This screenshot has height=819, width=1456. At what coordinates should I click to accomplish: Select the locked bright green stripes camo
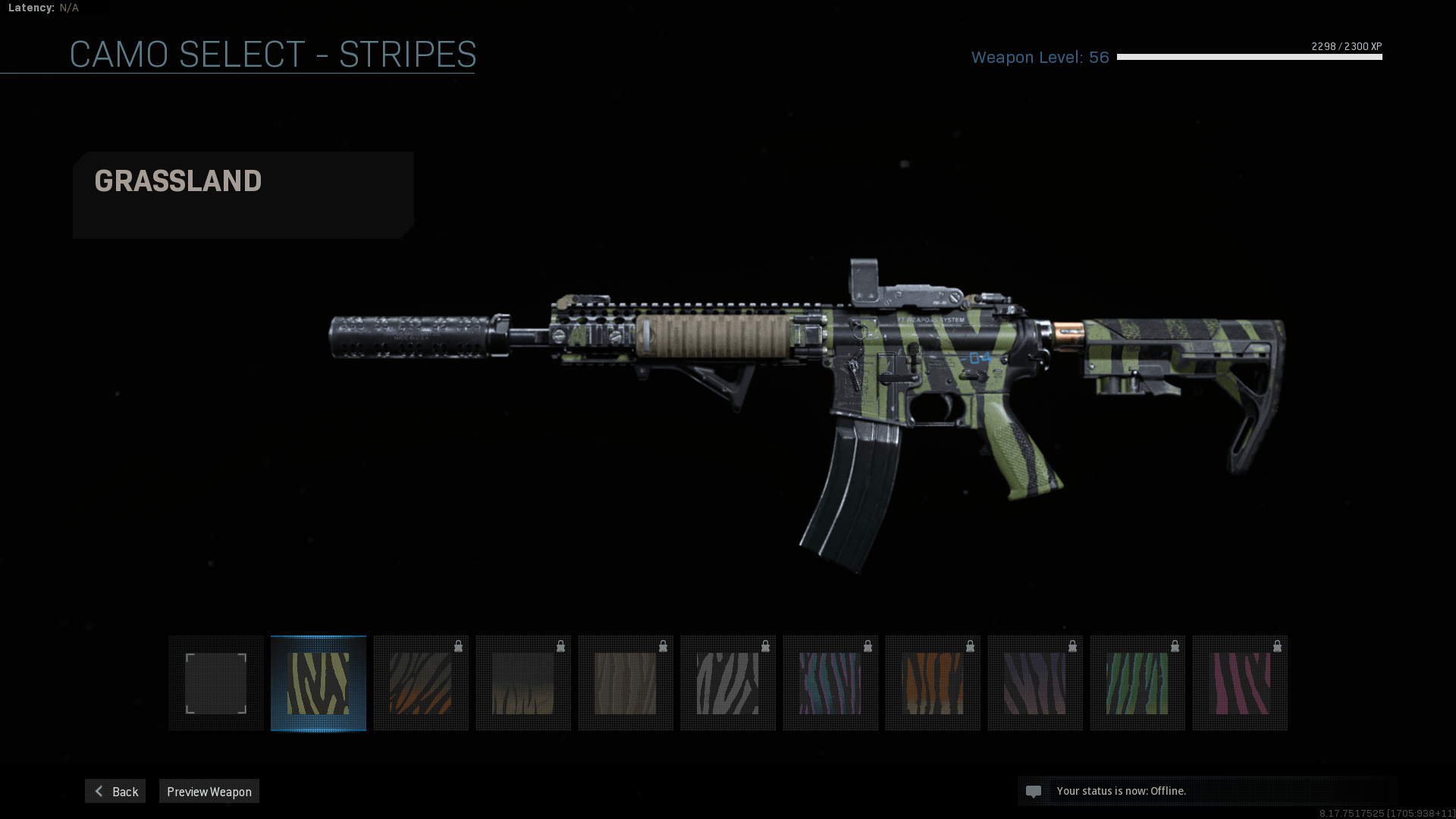(1137, 683)
